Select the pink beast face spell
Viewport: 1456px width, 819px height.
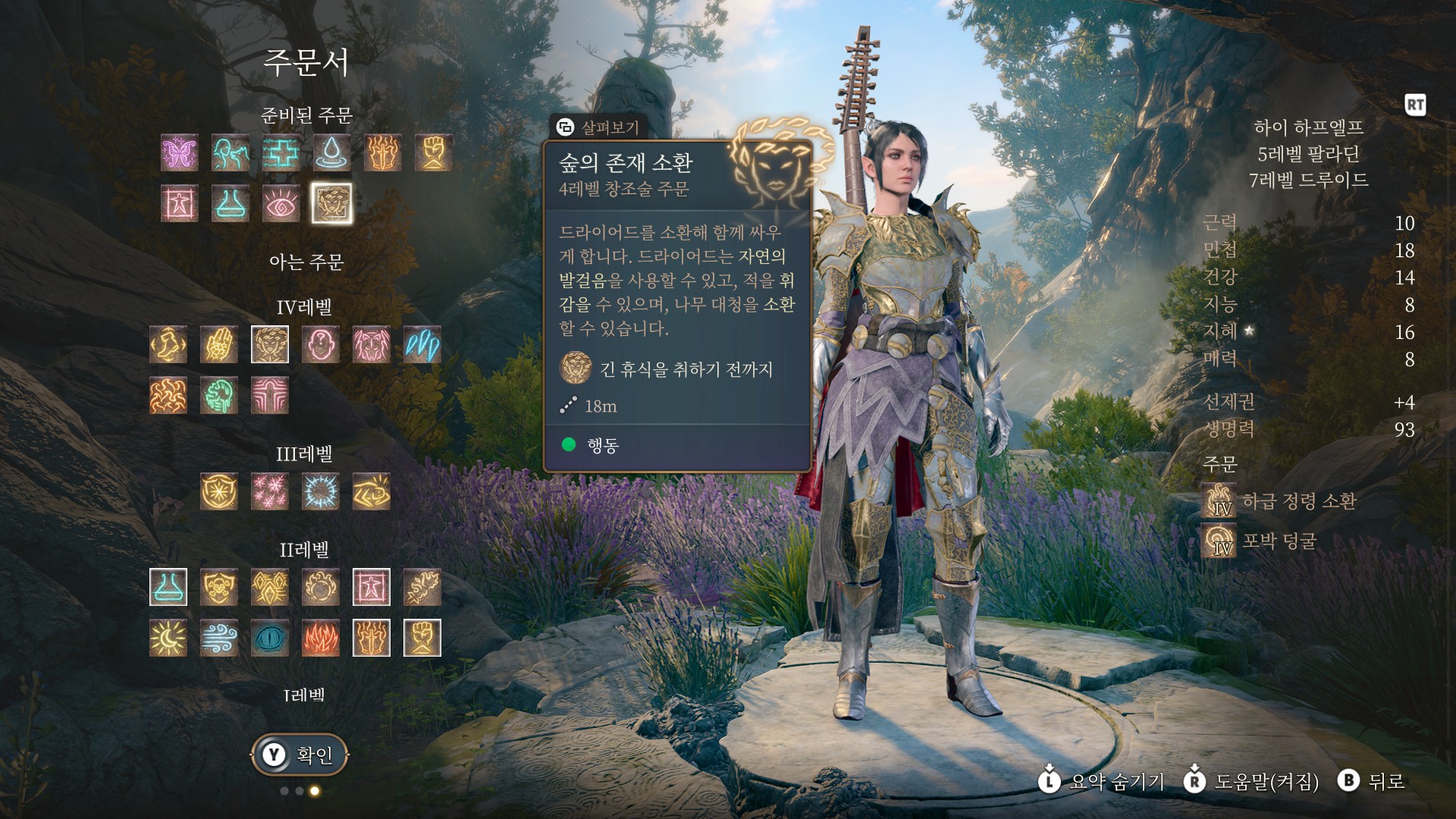point(371,344)
